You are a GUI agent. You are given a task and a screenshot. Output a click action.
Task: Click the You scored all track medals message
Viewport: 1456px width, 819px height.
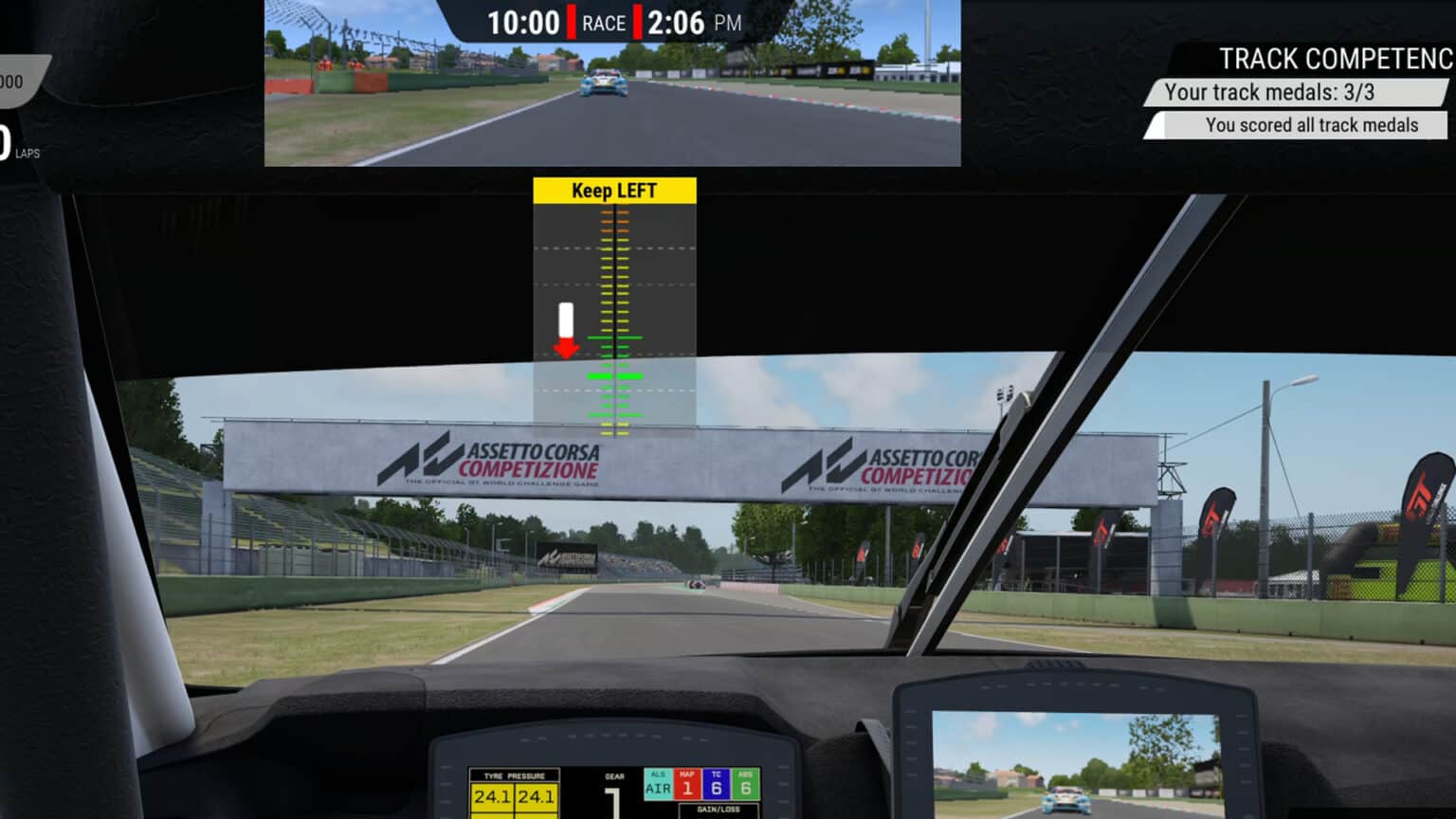click(1310, 125)
